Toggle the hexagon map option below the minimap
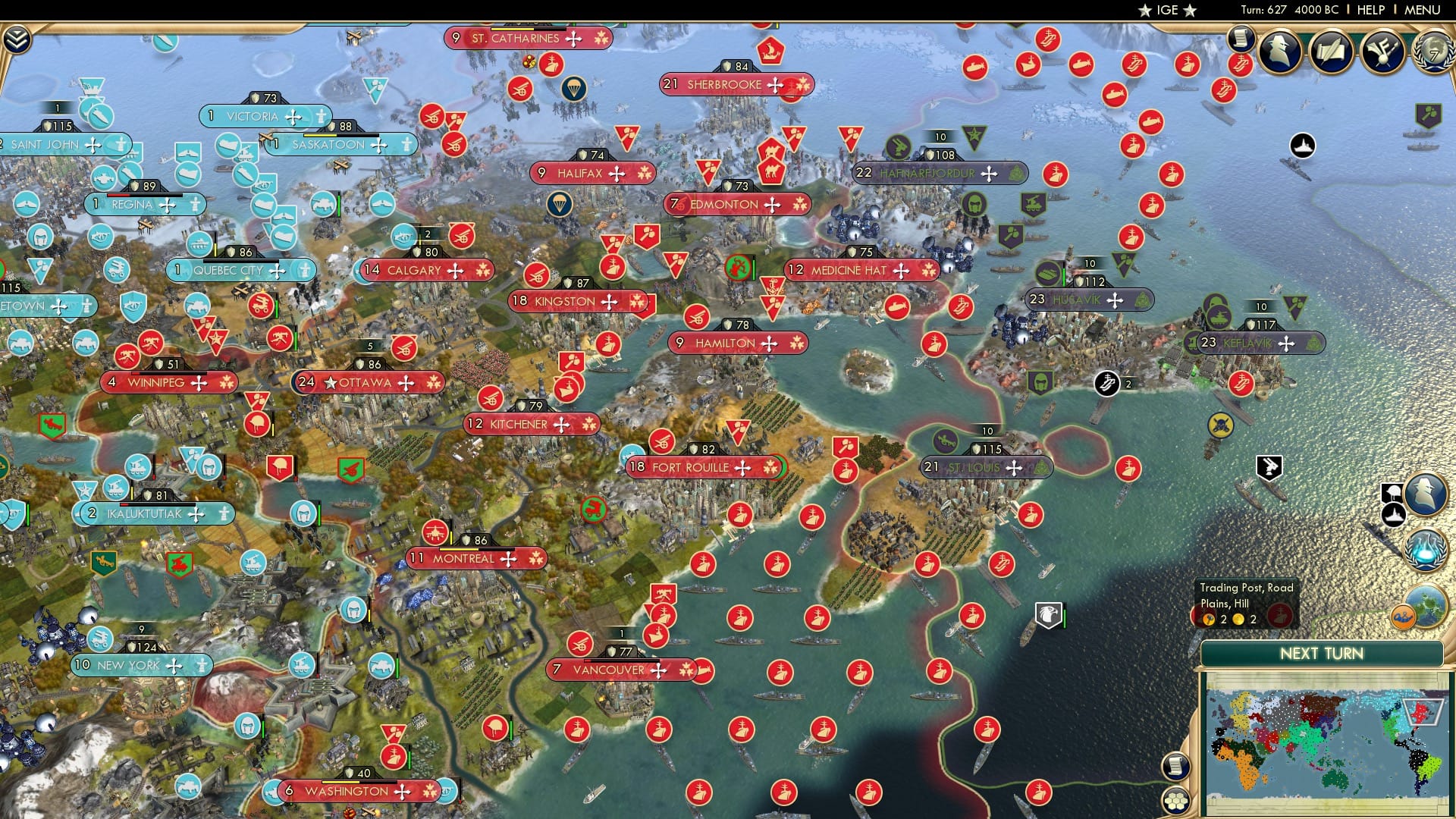This screenshot has height=819, width=1456. pyautogui.click(x=1175, y=799)
